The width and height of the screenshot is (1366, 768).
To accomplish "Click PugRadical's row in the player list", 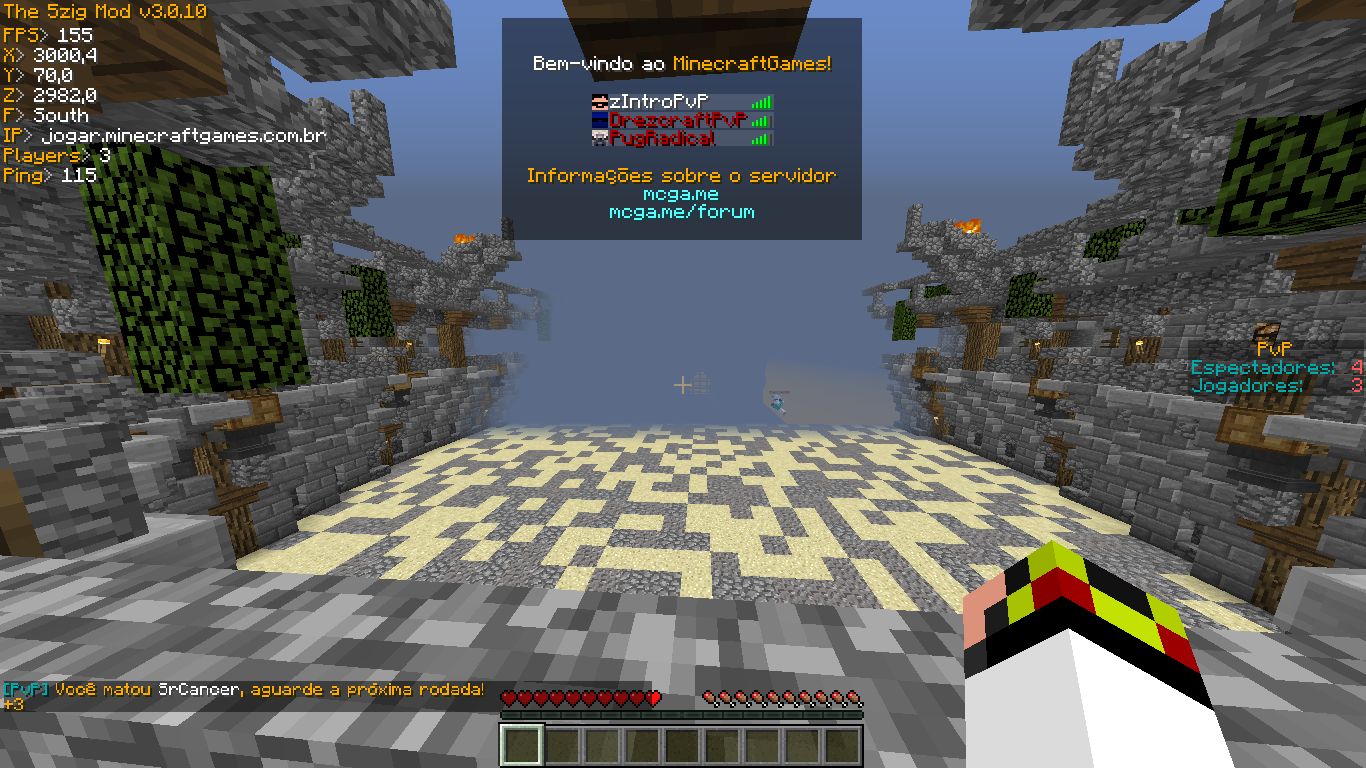I will tap(662, 138).
